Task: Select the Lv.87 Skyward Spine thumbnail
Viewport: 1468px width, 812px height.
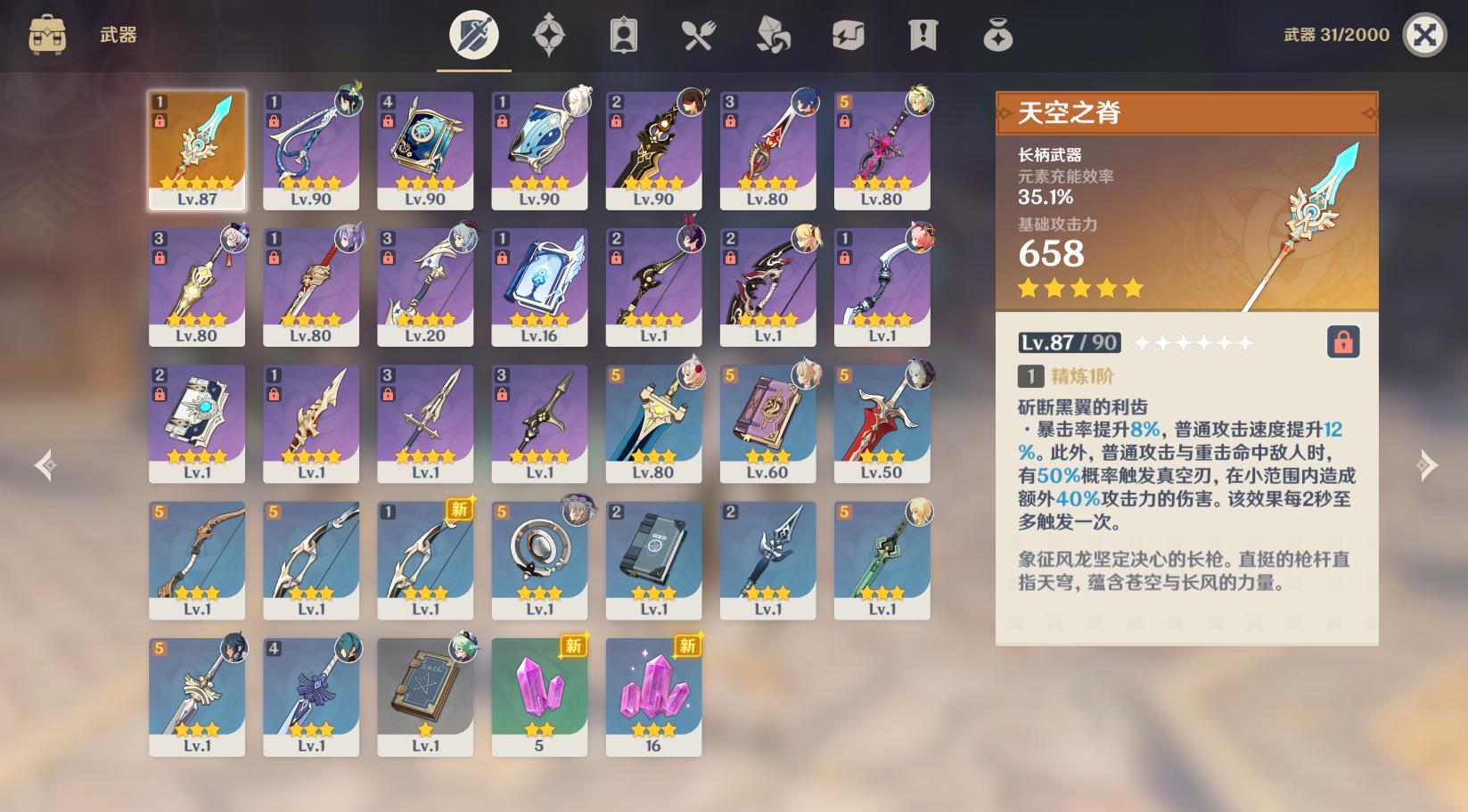Action: [x=196, y=149]
